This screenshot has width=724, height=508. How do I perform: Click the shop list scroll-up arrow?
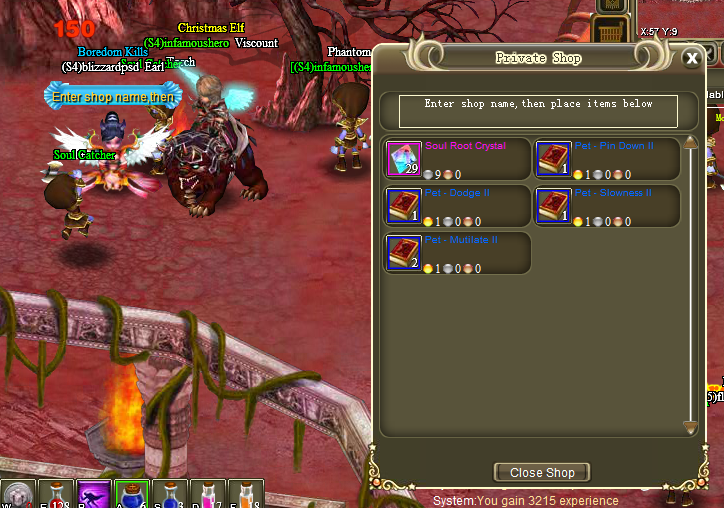coord(690,144)
